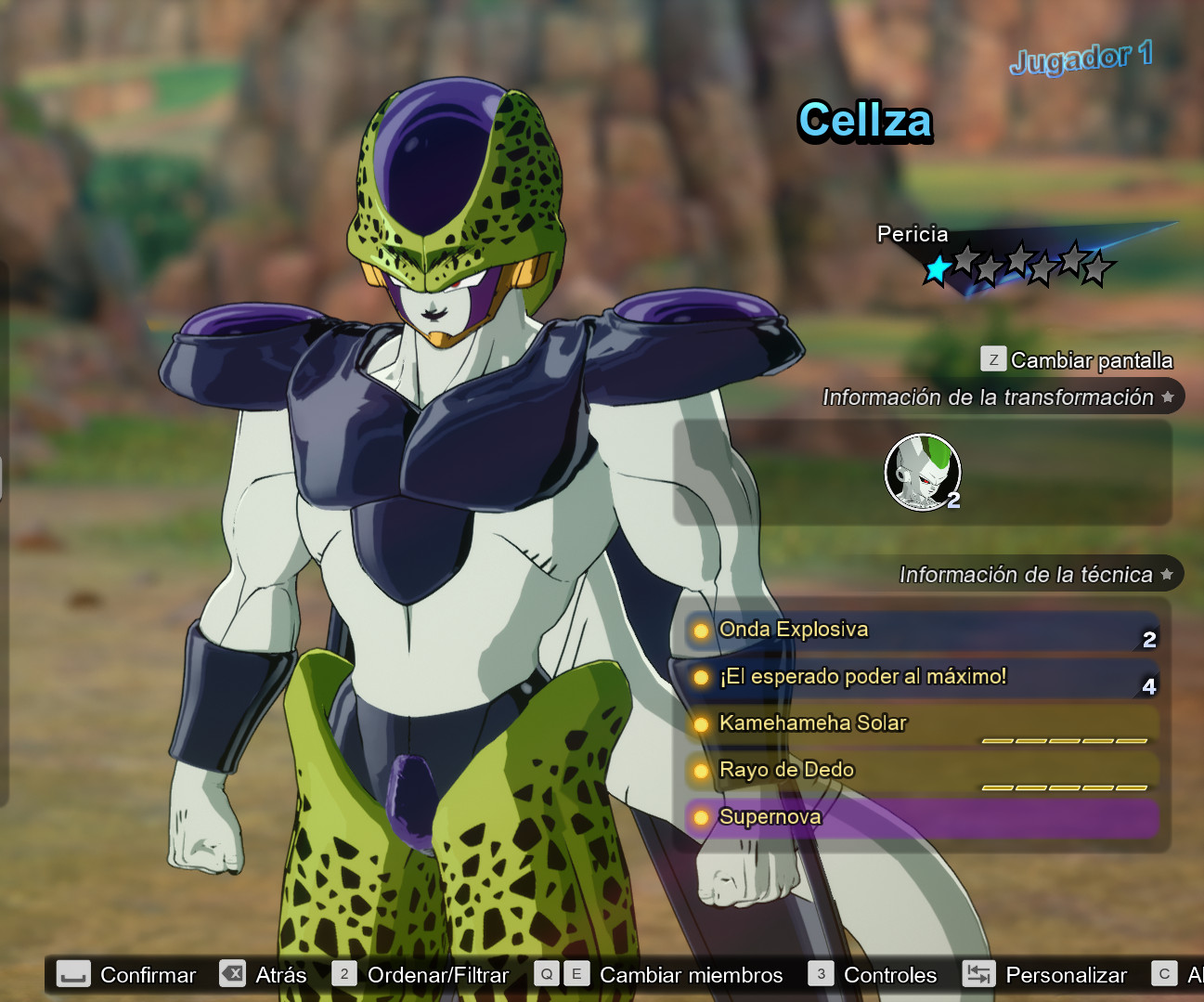Expand Información de la técnica panel
The height and width of the screenshot is (1002, 1204).
[1026, 574]
